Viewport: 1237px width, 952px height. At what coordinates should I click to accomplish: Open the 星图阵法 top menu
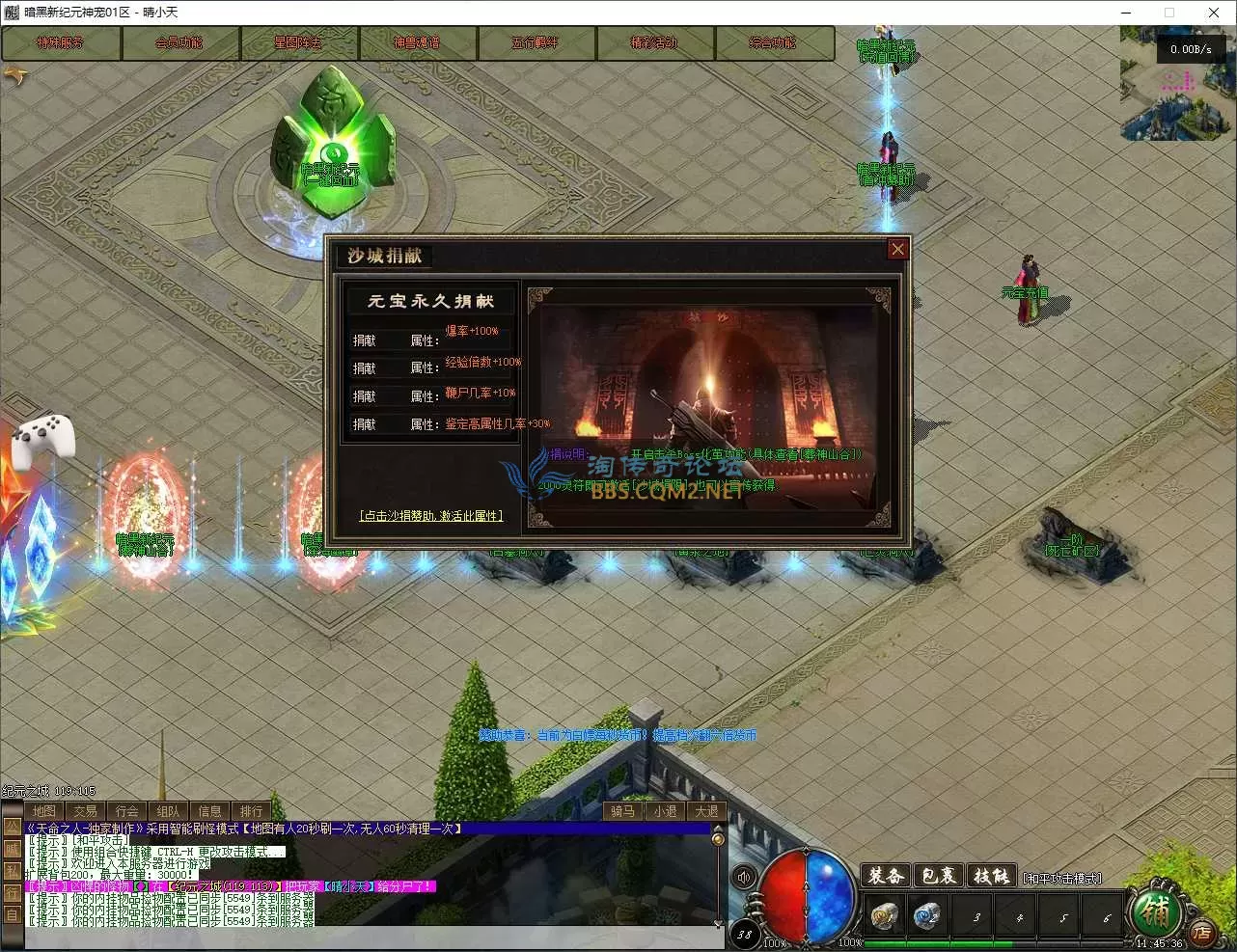pos(298,43)
